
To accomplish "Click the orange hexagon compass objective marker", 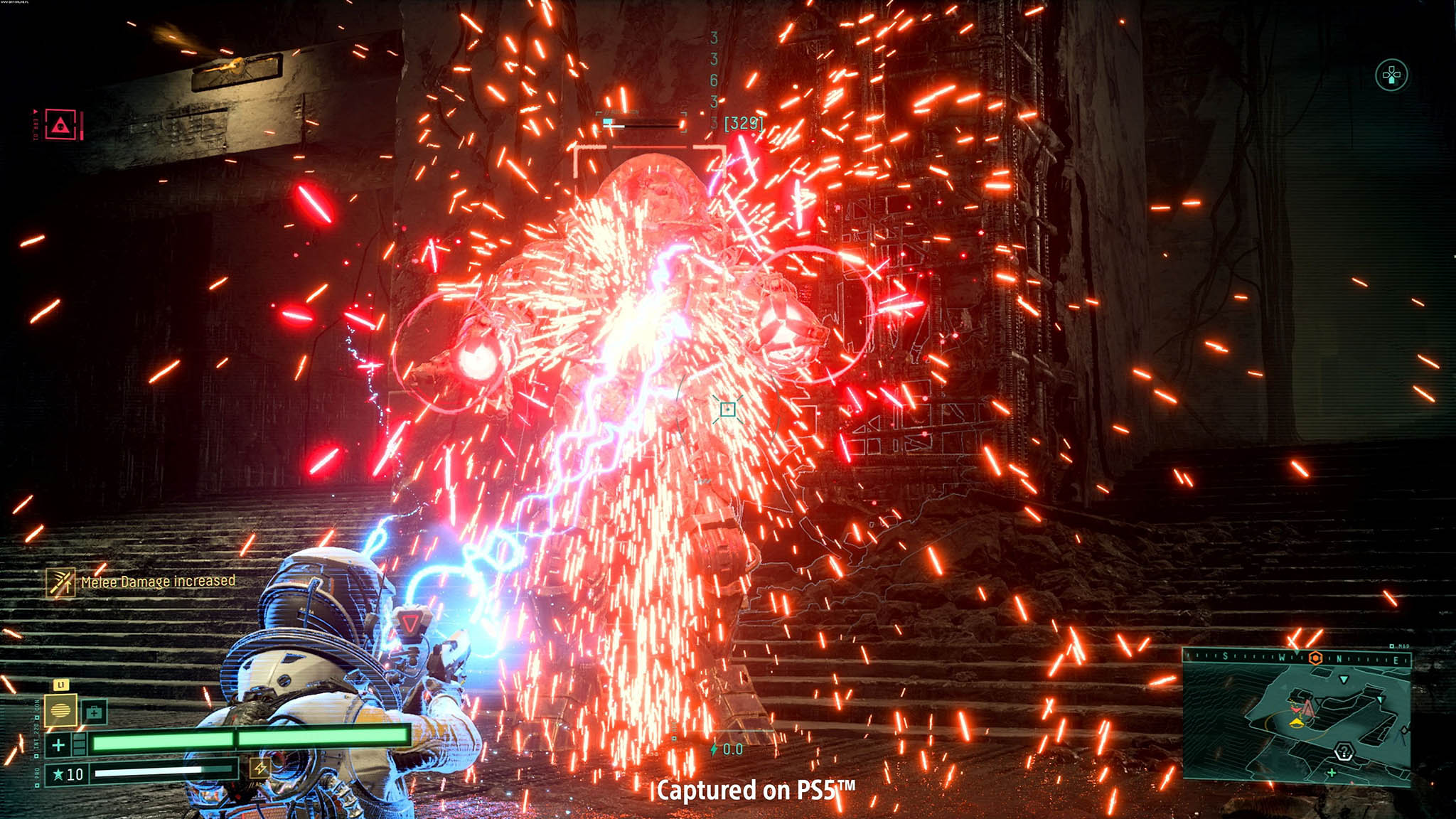I will 1315,658.
